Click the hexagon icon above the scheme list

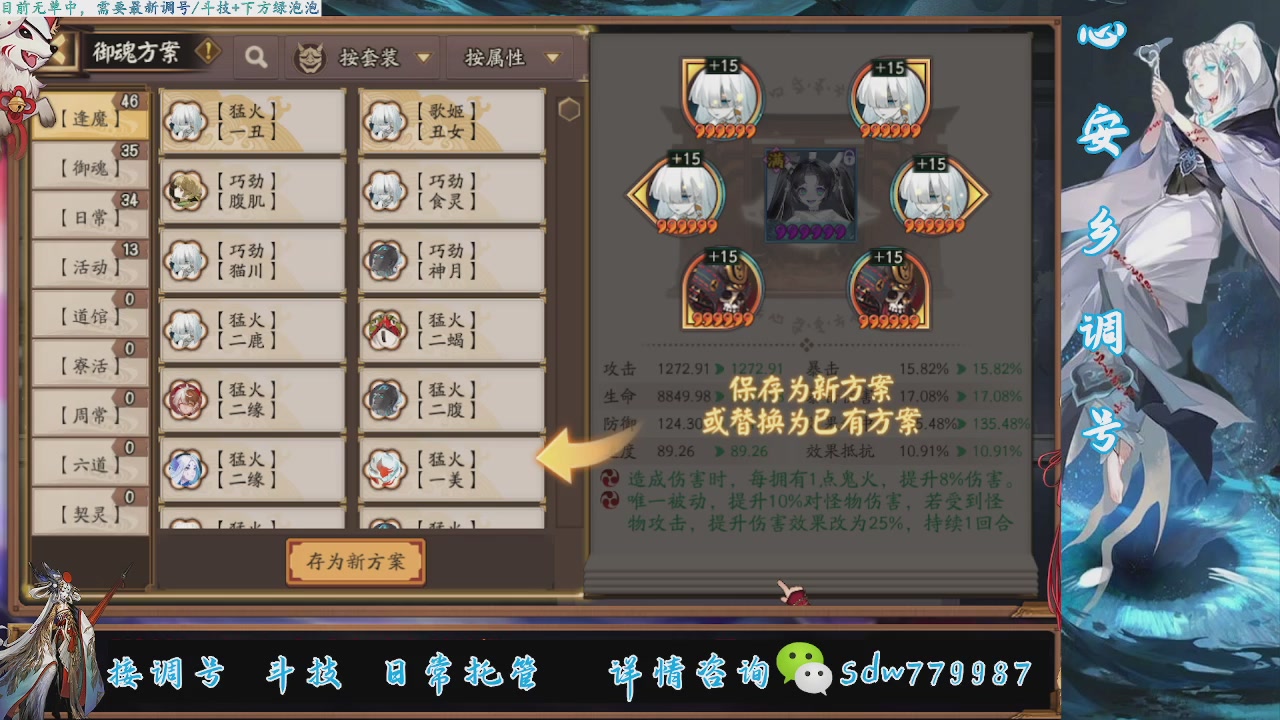pyautogui.click(x=570, y=108)
